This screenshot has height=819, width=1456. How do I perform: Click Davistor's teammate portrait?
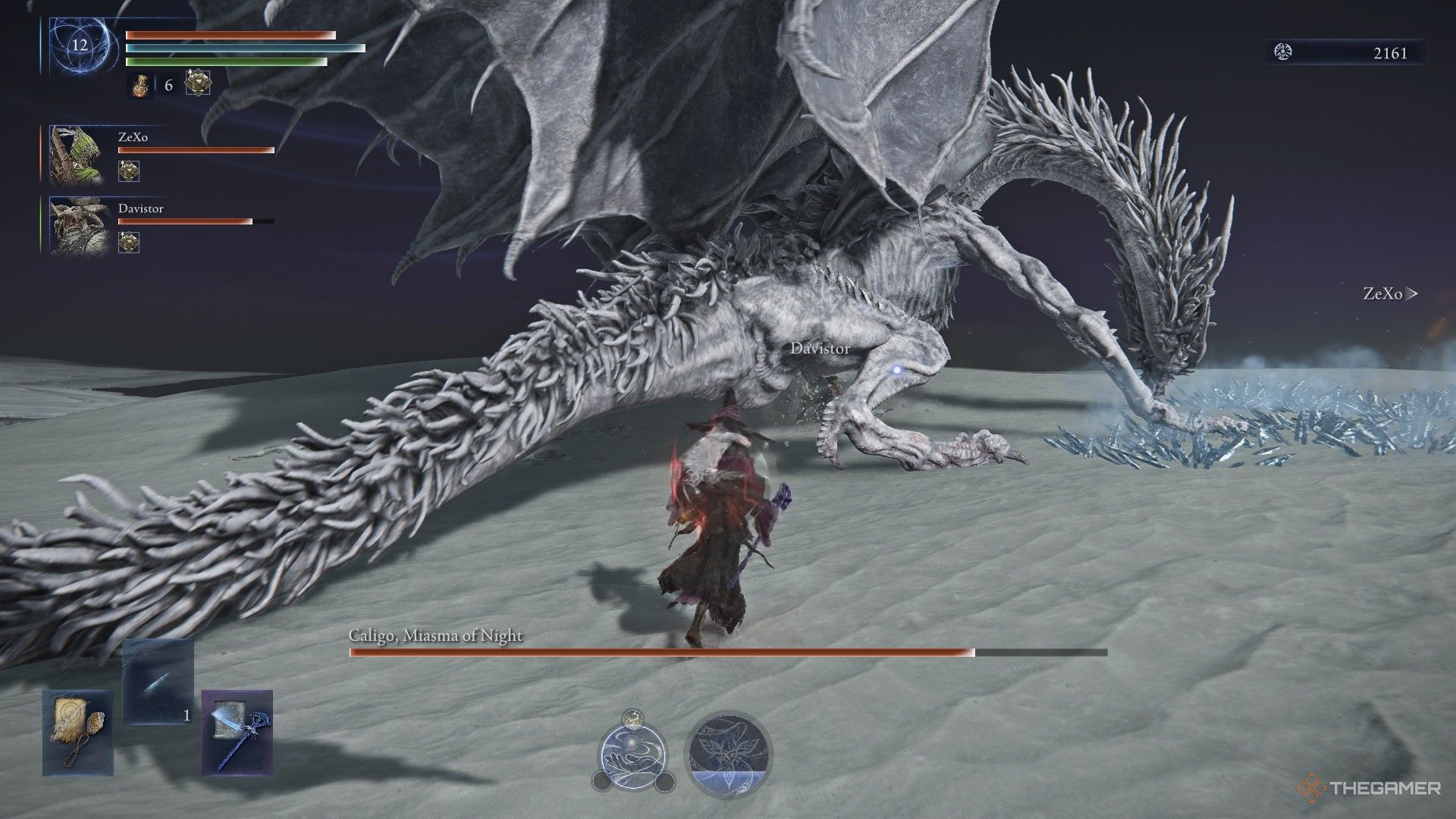tap(76, 225)
